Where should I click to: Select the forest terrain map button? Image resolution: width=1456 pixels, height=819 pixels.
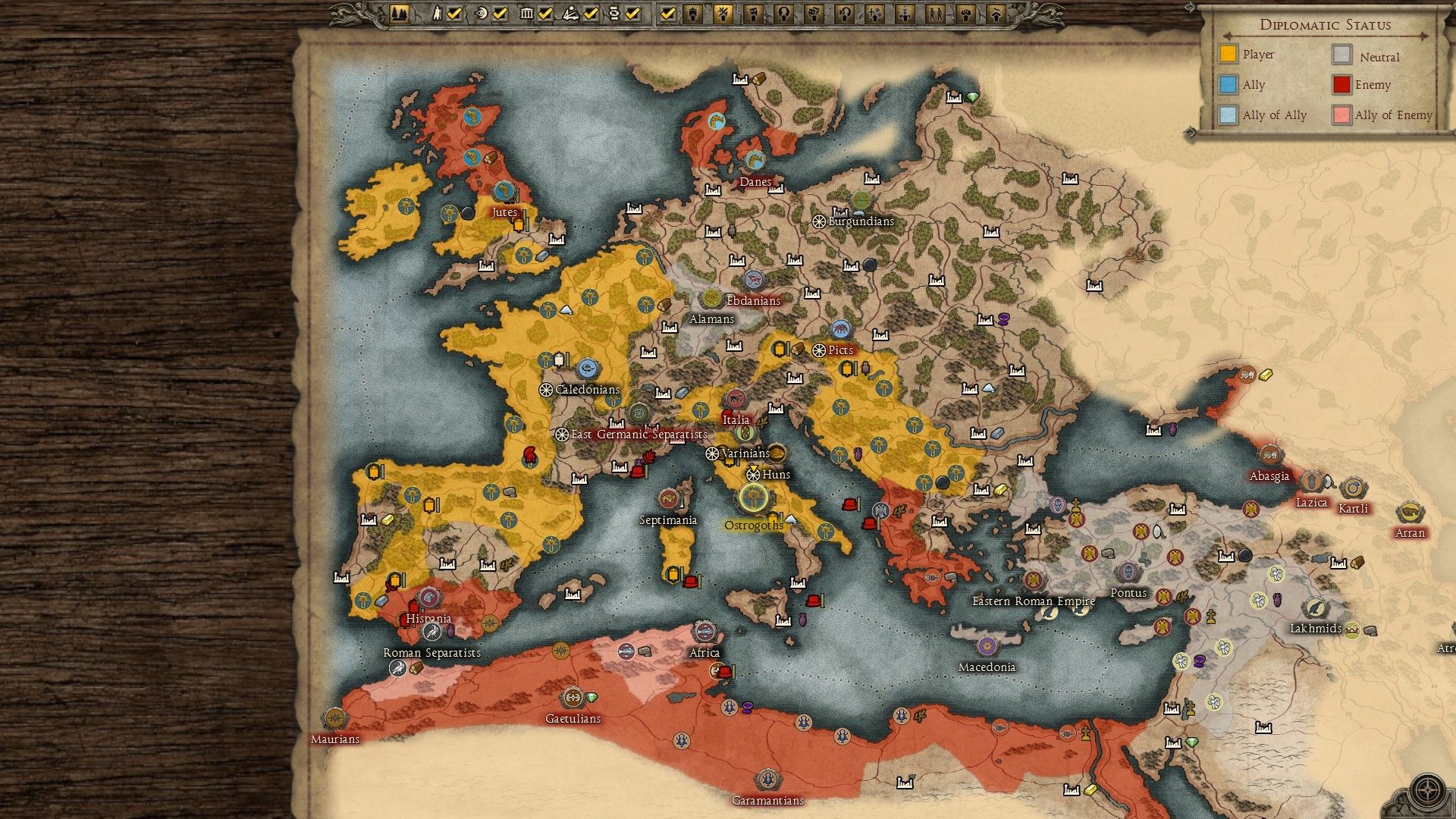399,14
